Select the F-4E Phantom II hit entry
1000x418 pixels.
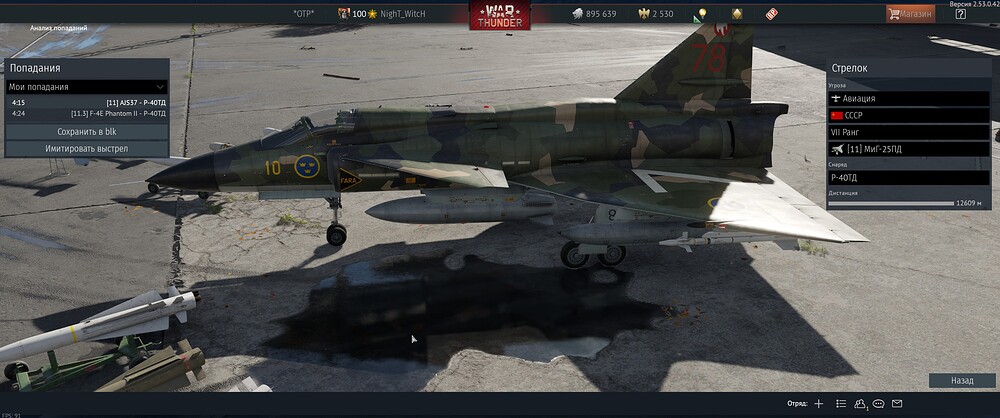coord(86,114)
